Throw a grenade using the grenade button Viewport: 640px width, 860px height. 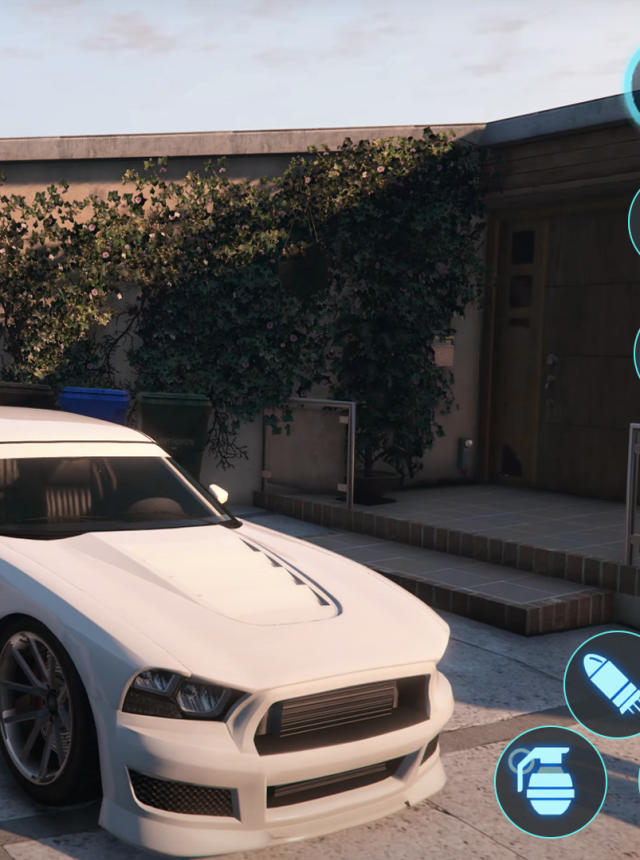pos(550,781)
